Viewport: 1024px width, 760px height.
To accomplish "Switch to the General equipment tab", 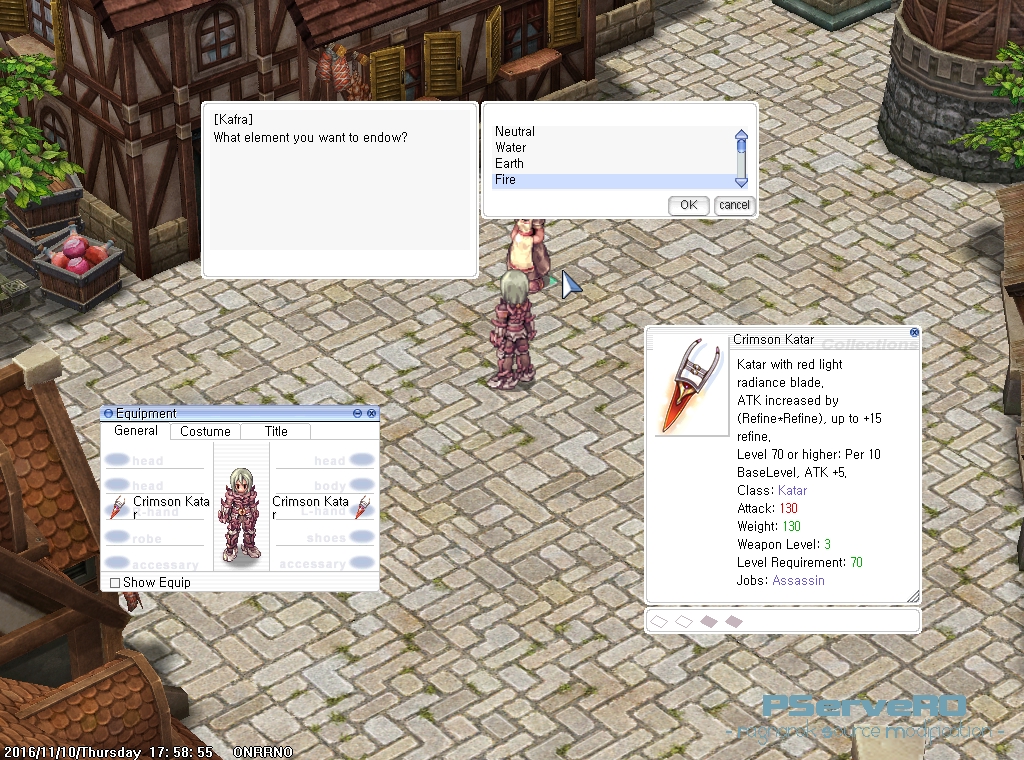I will (136, 431).
